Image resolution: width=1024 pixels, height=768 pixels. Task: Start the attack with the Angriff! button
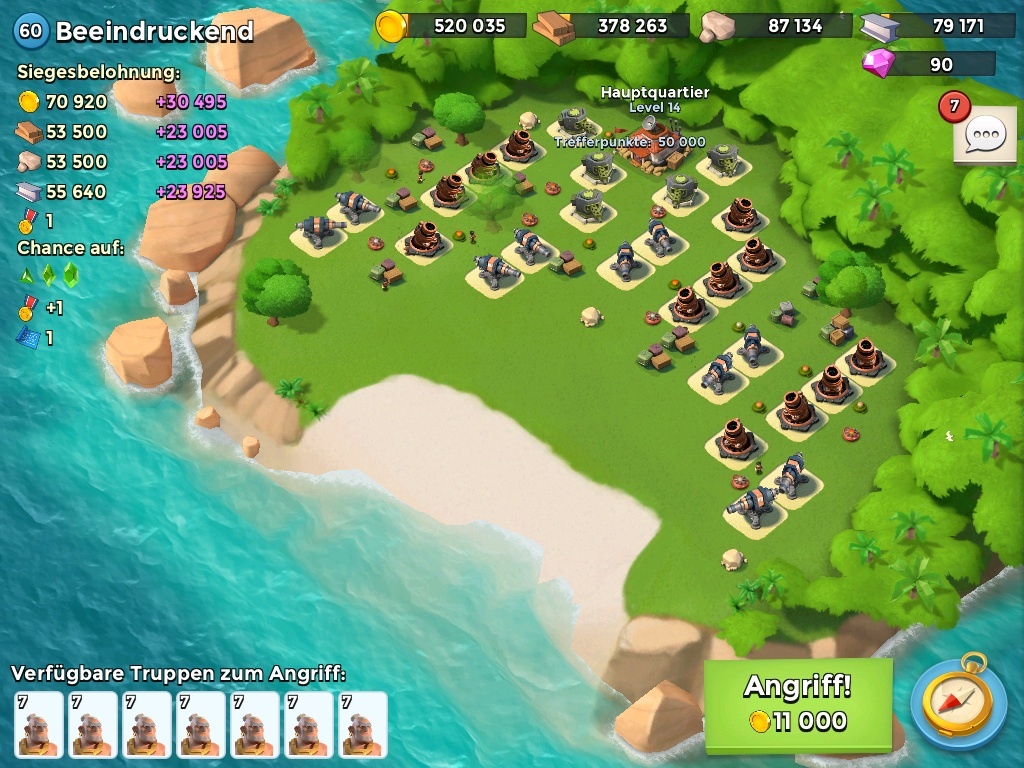[797, 705]
